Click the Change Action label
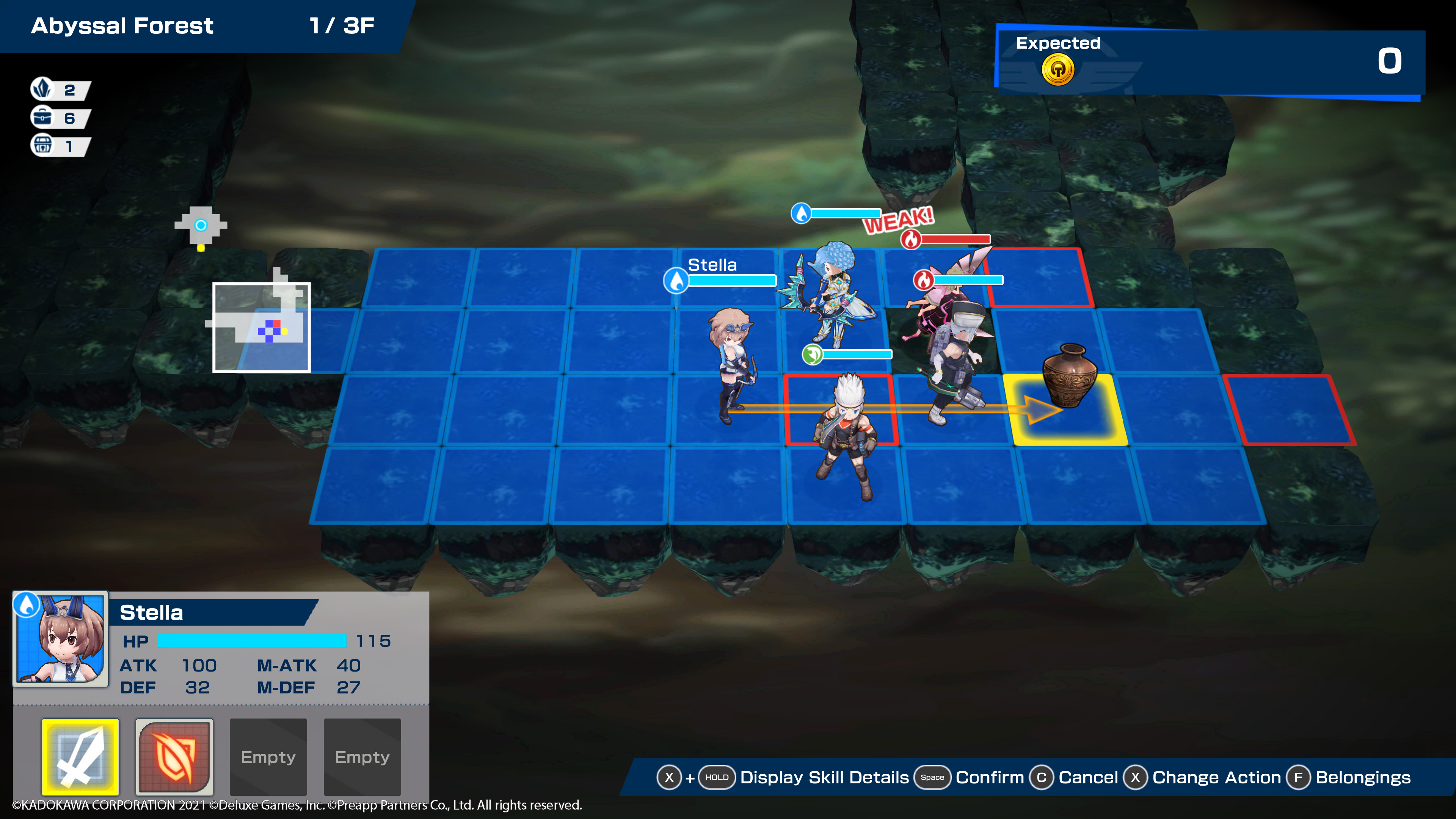Viewport: 1456px width, 819px height. coord(1216,777)
